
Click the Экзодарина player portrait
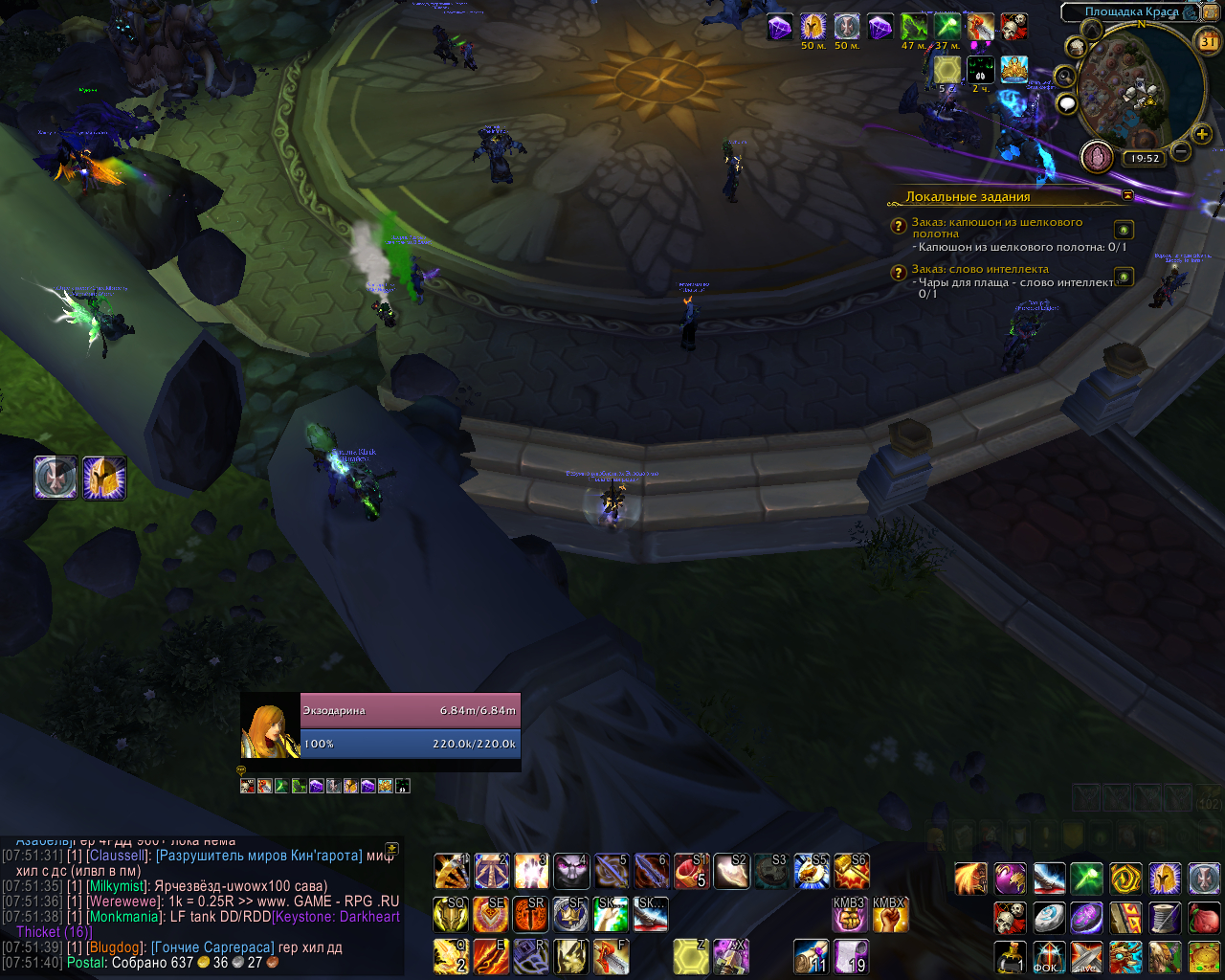(x=270, y=731)
